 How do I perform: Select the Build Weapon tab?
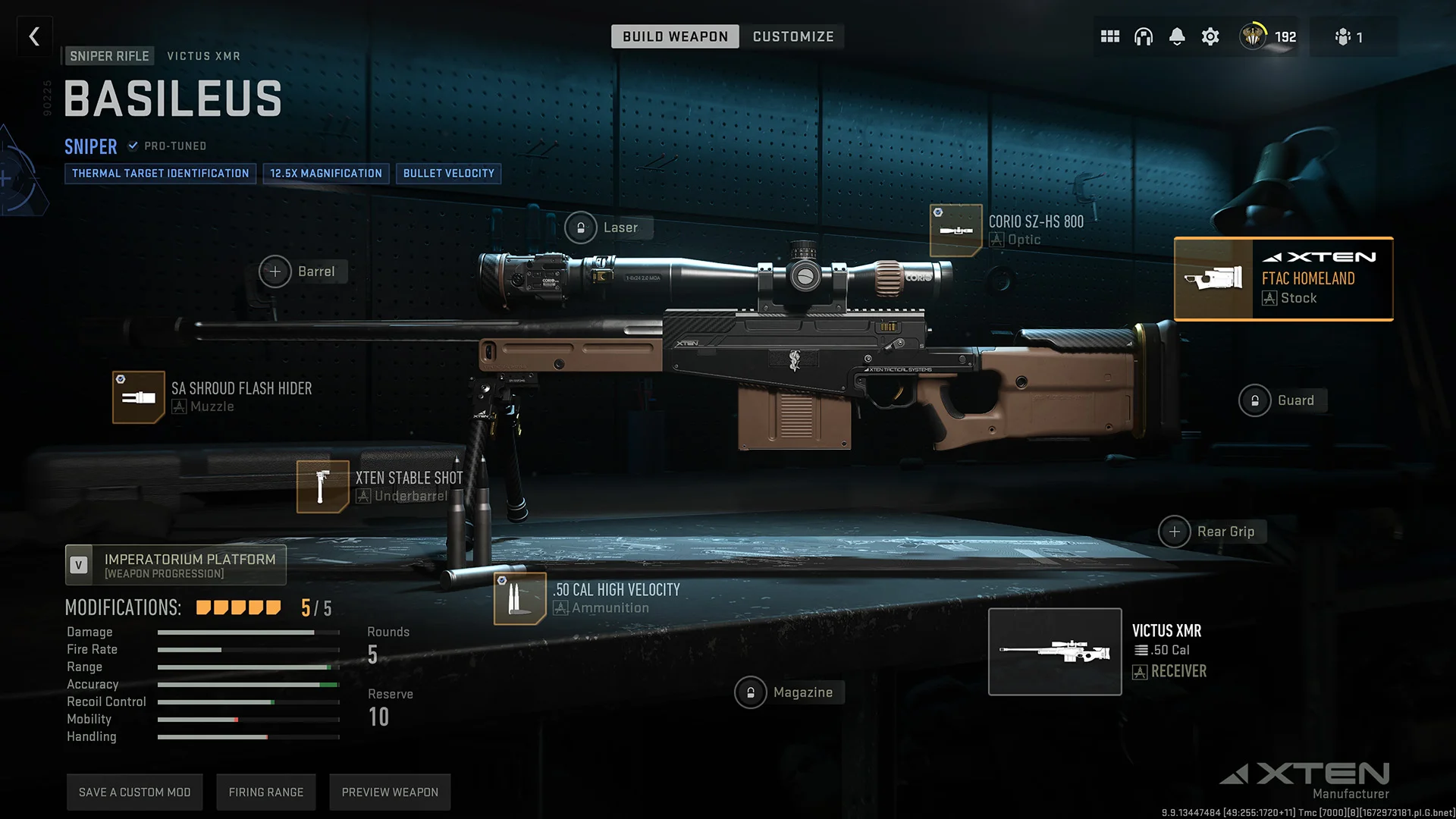click(x=674, y=36)
